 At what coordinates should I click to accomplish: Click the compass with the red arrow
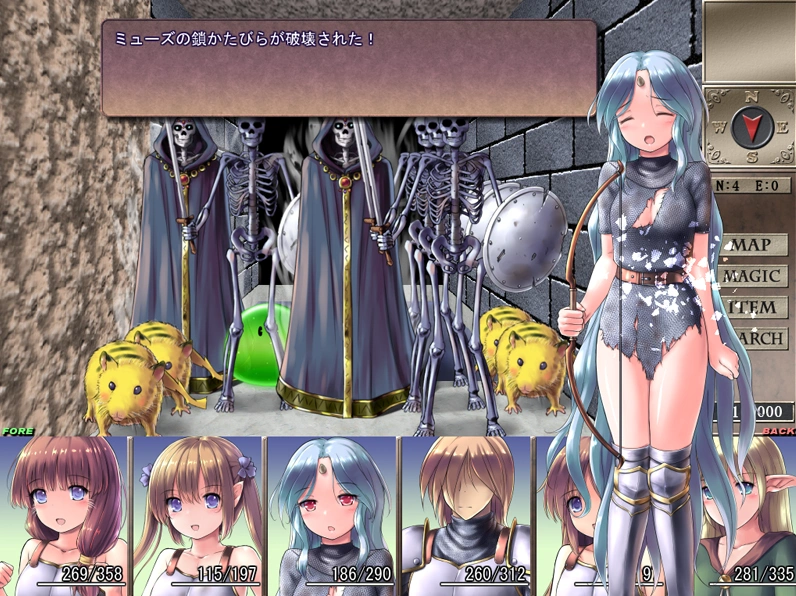click(747, 127)
